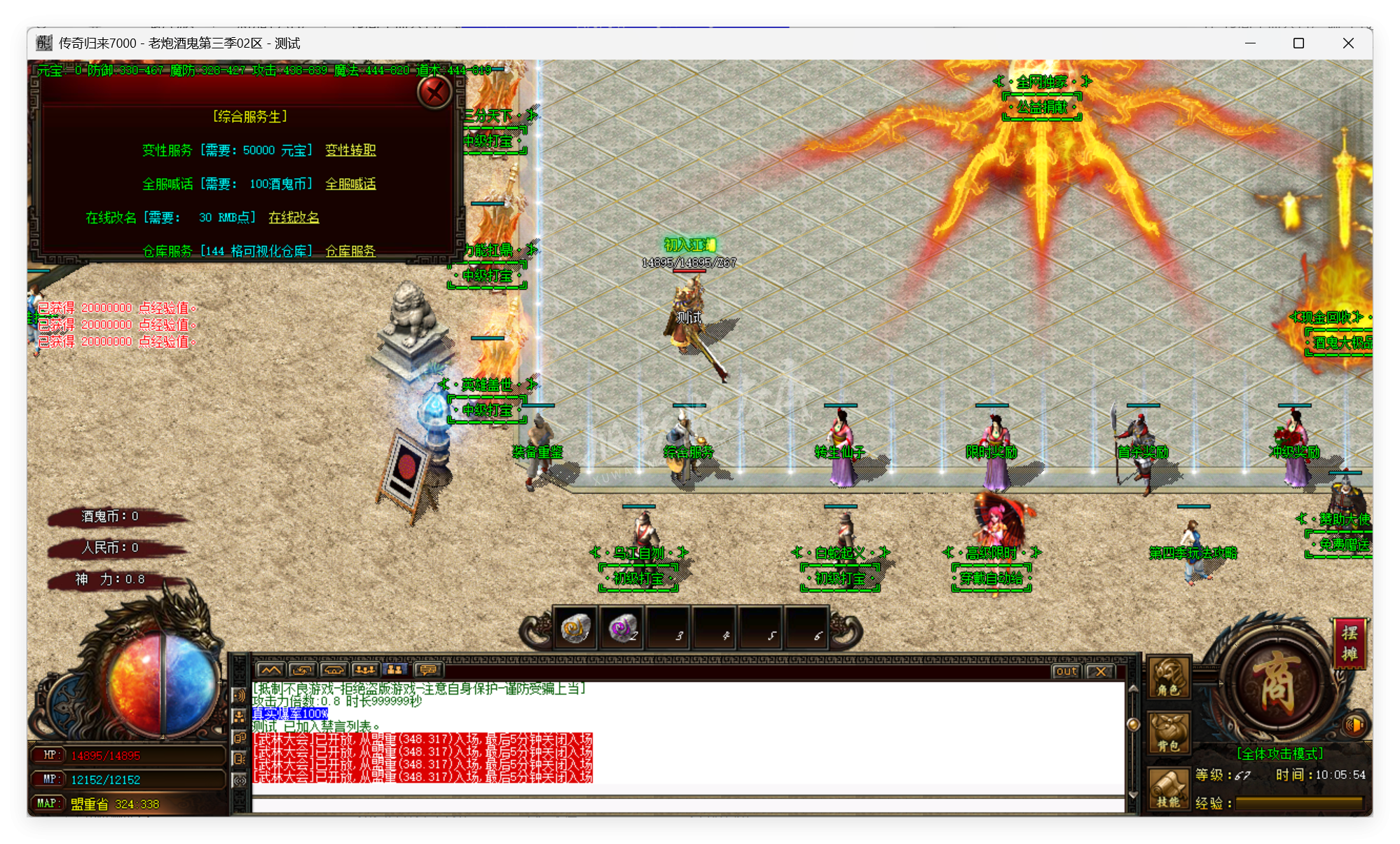Click the speech-bubble chat icon in chat toolbar
The height and width of the screenshot is (844, 1400).
pyautogui.click(x=428, y=671)
